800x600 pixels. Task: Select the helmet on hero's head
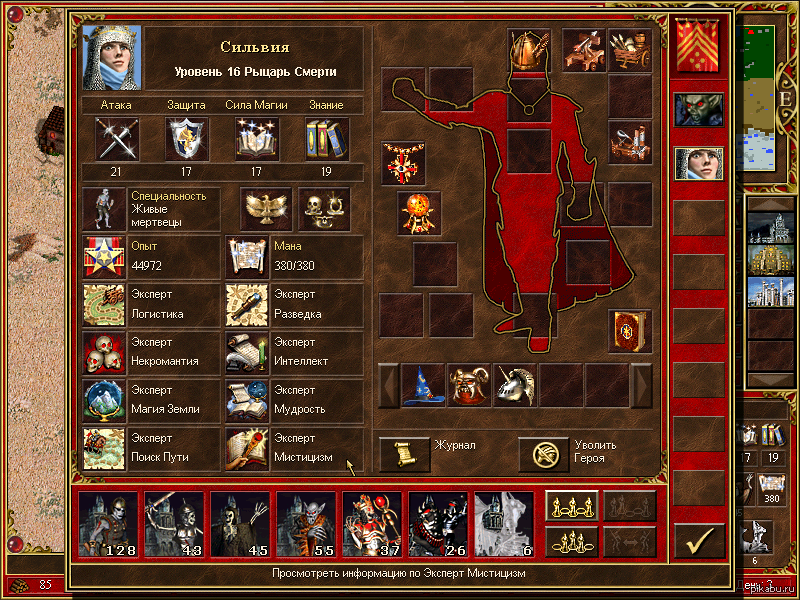click(x=530, y=49)
